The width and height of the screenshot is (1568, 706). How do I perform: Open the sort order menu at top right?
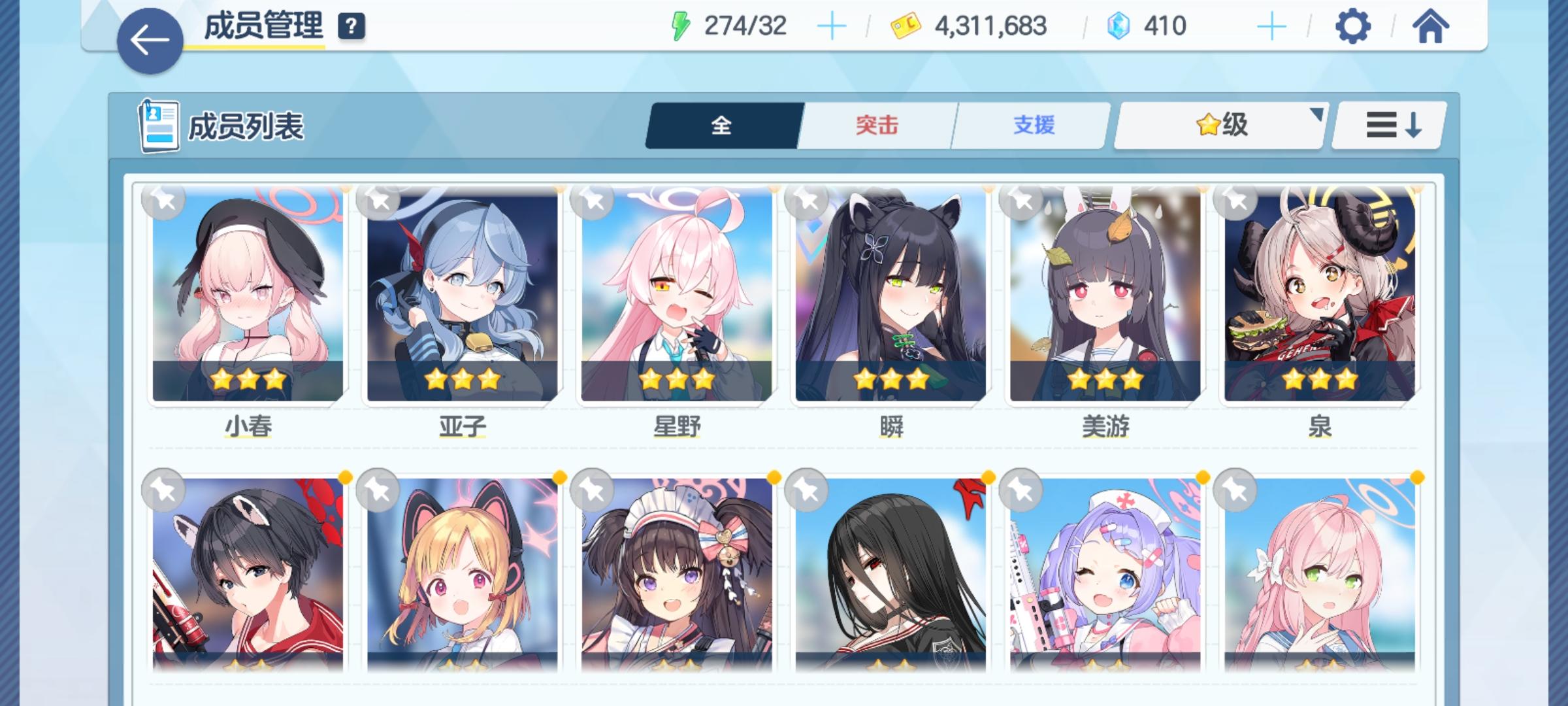click(x=1387, y=126)
